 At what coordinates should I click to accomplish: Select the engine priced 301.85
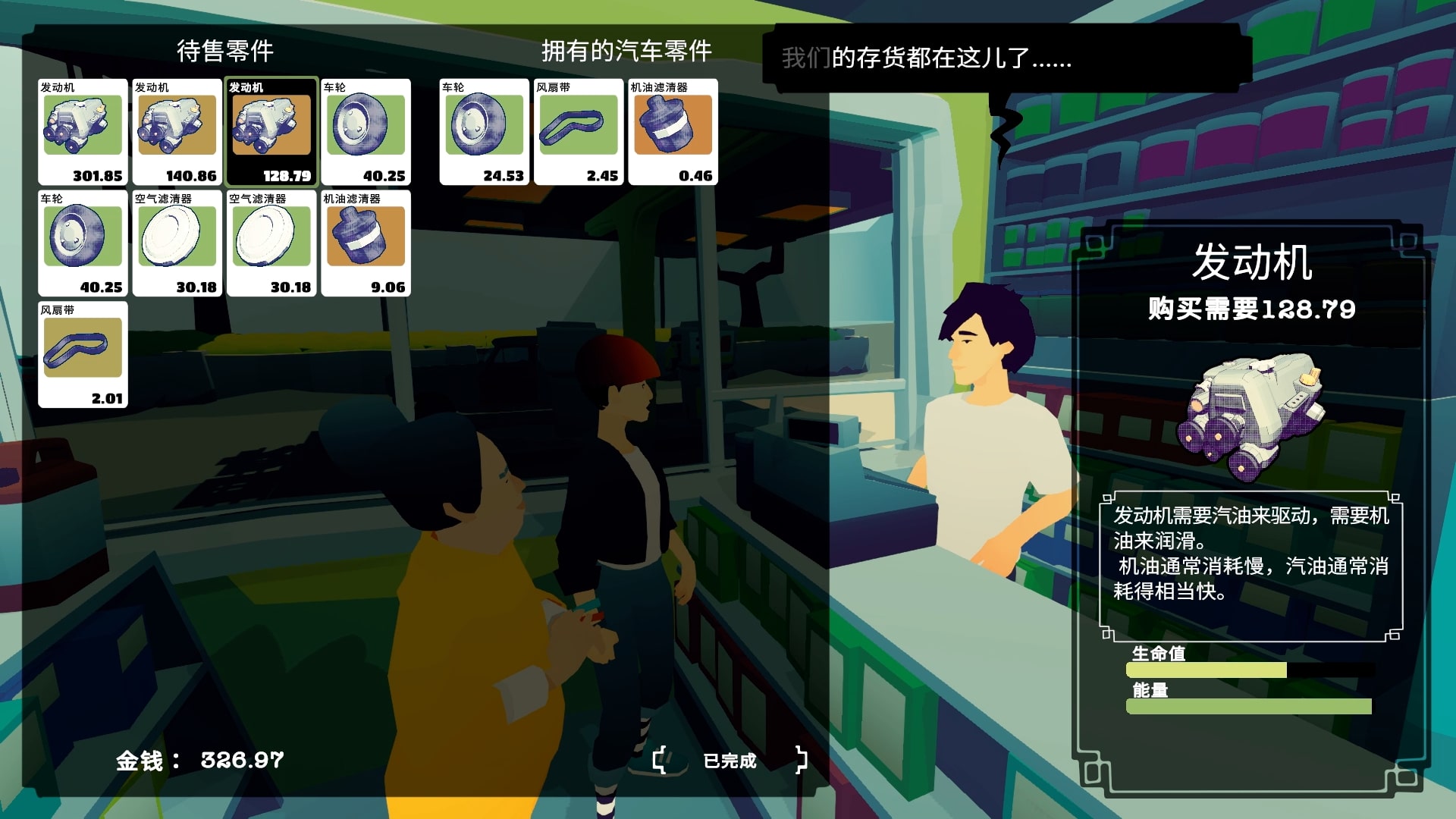83,131
